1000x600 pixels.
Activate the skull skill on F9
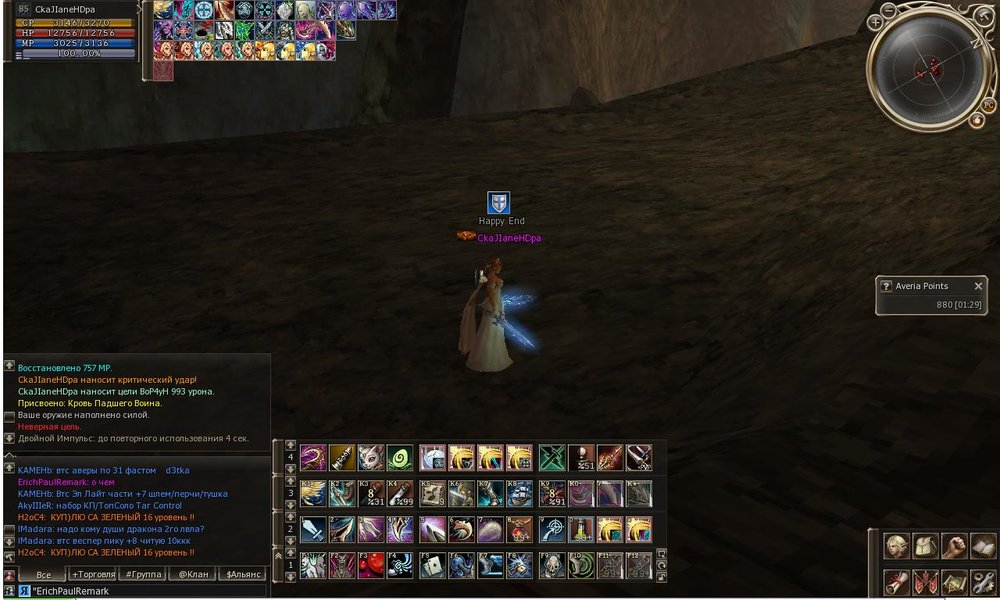pyautogui.click(x=552, y=566)
